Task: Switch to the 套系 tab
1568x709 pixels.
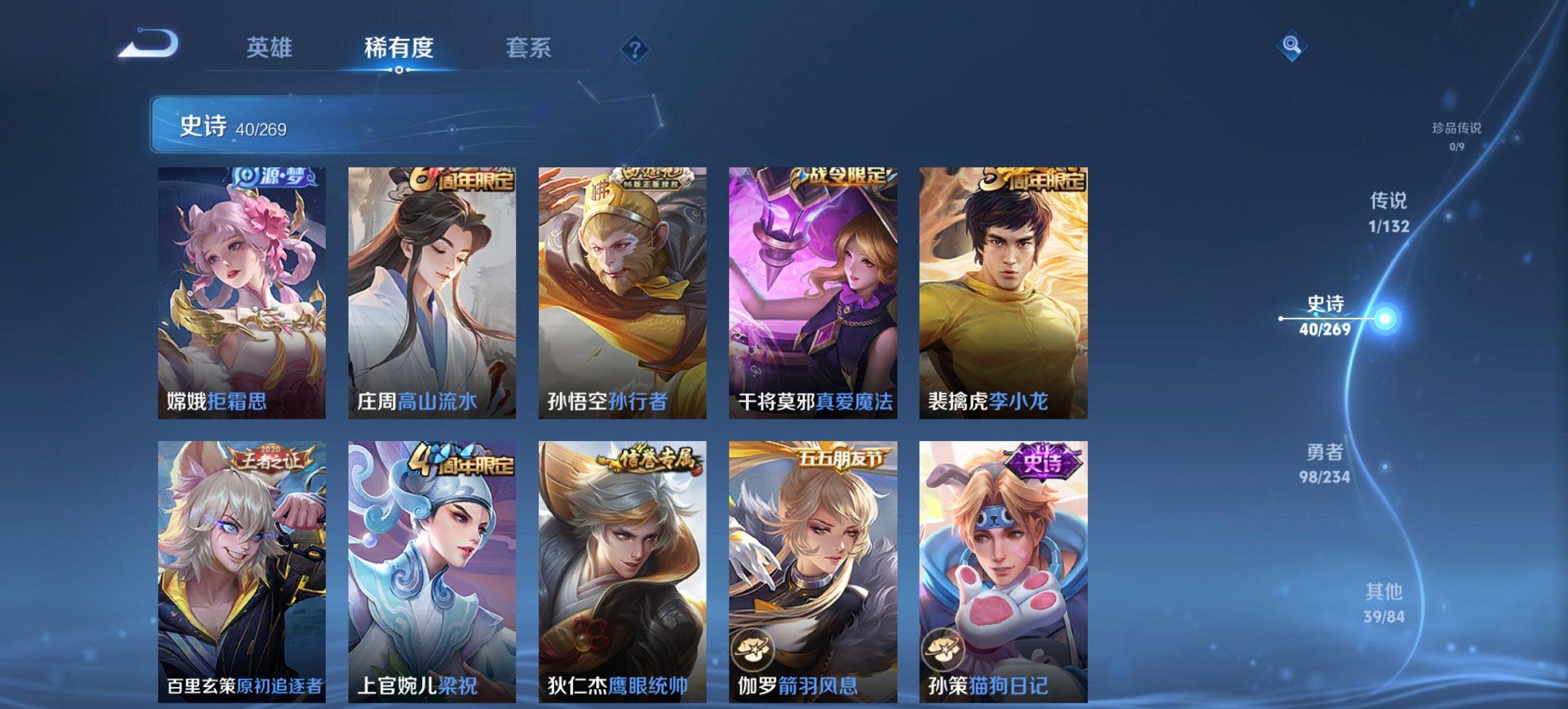Action: 528,48
